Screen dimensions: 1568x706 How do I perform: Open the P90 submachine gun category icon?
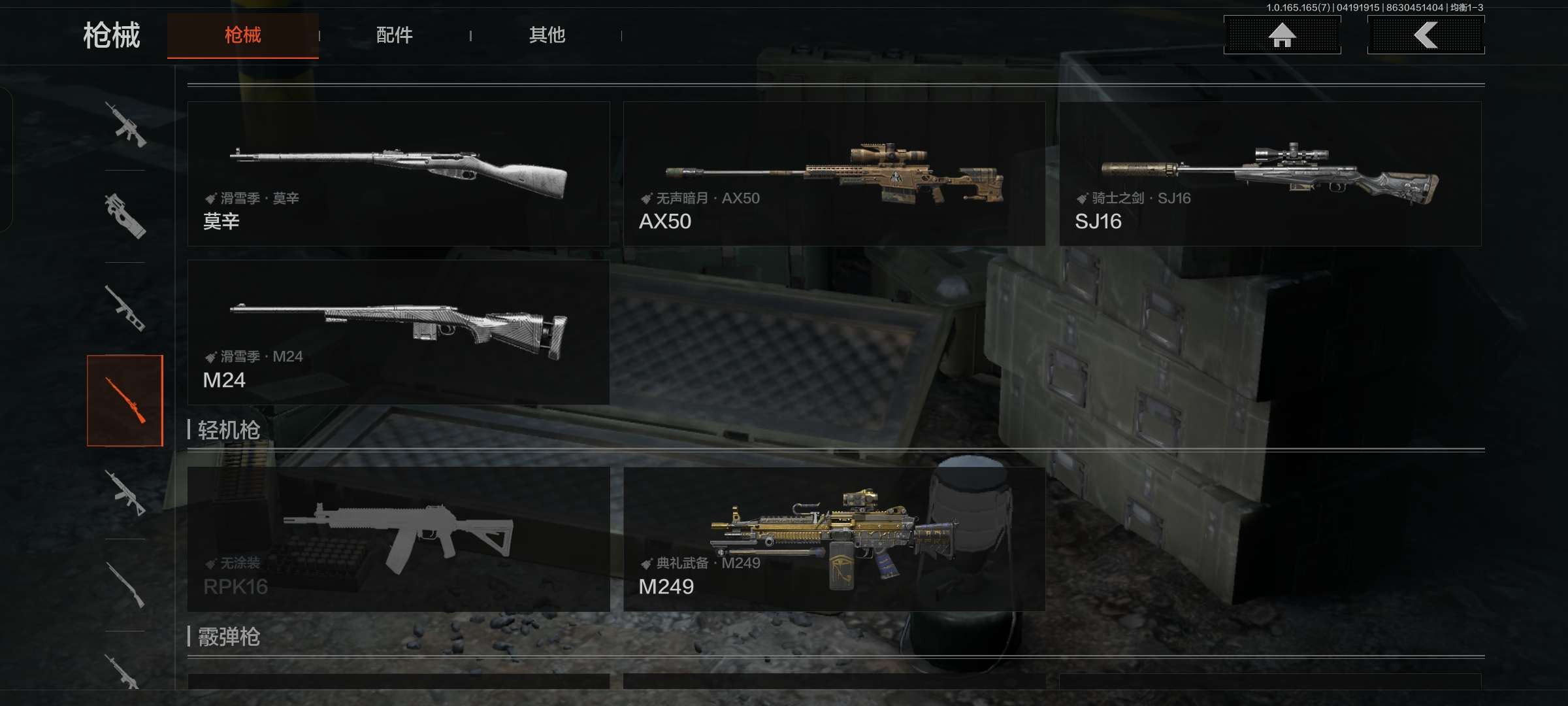coord(125,216)
